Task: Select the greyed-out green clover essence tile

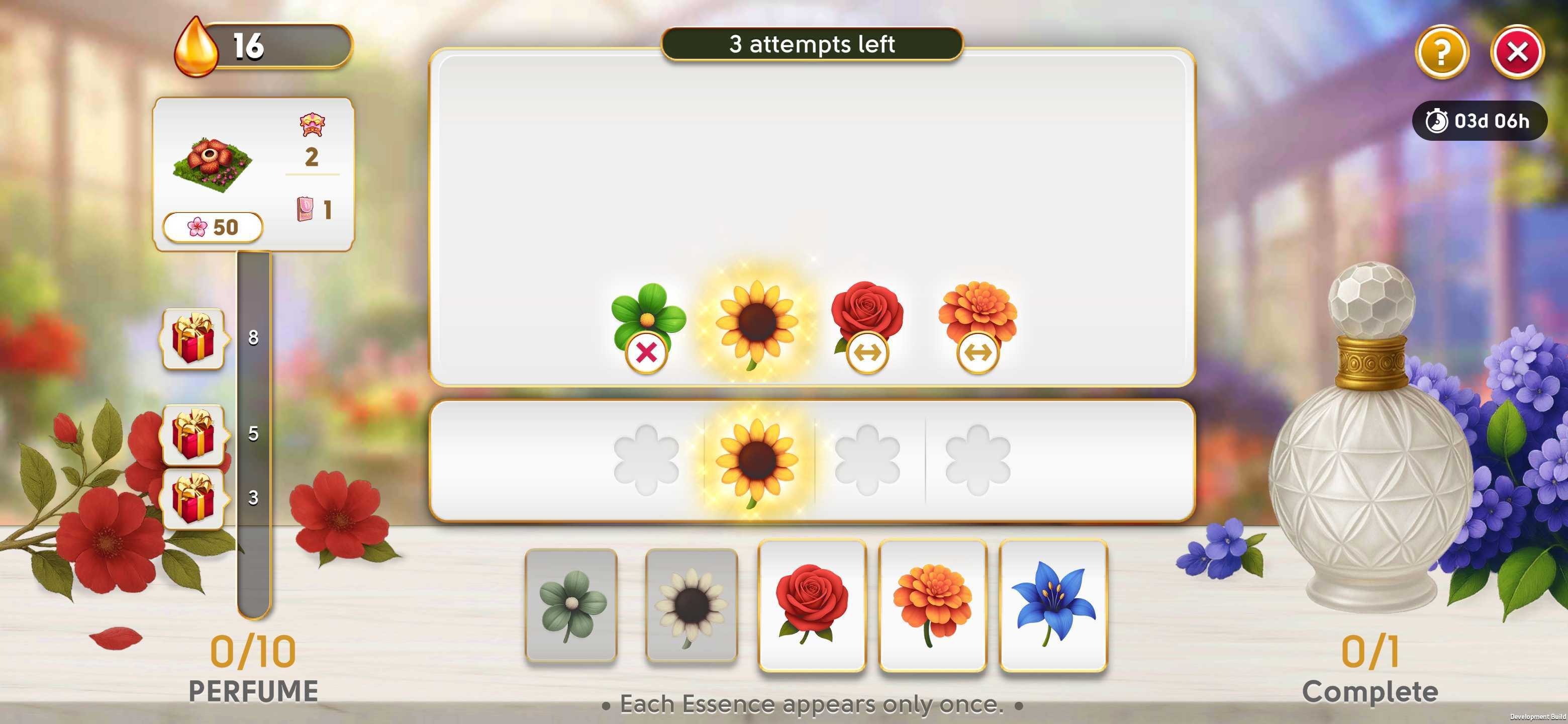Action: [x=571, y=605]
